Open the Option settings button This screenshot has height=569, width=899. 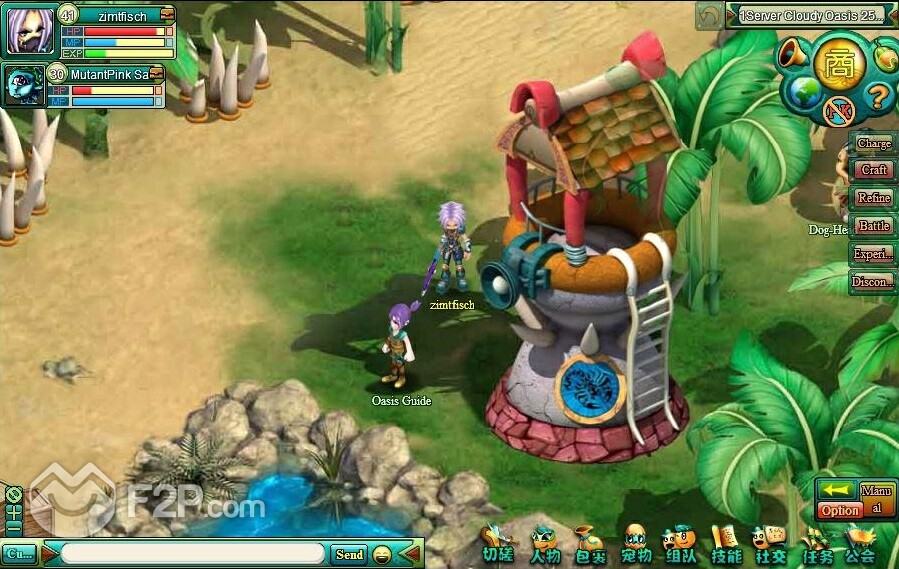pyautogui.click(x=840, y=510)
